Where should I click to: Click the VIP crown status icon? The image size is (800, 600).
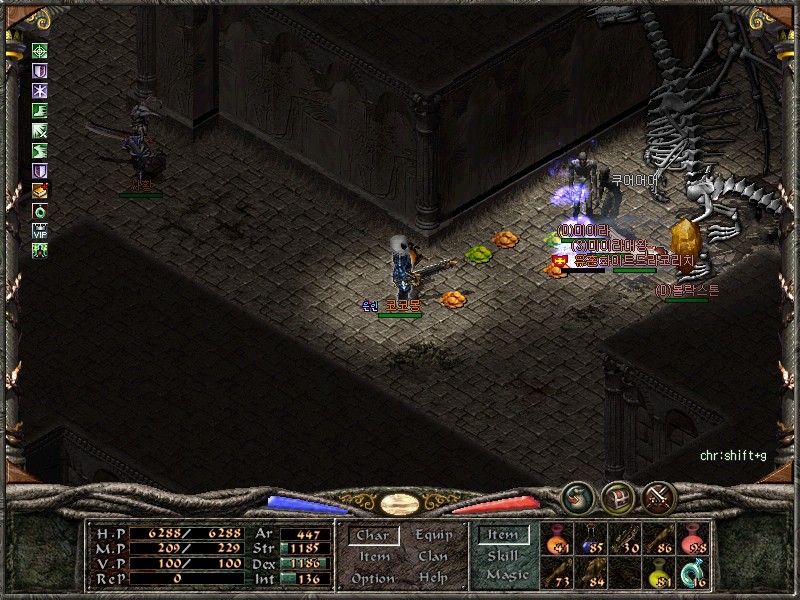pos(40,229)
